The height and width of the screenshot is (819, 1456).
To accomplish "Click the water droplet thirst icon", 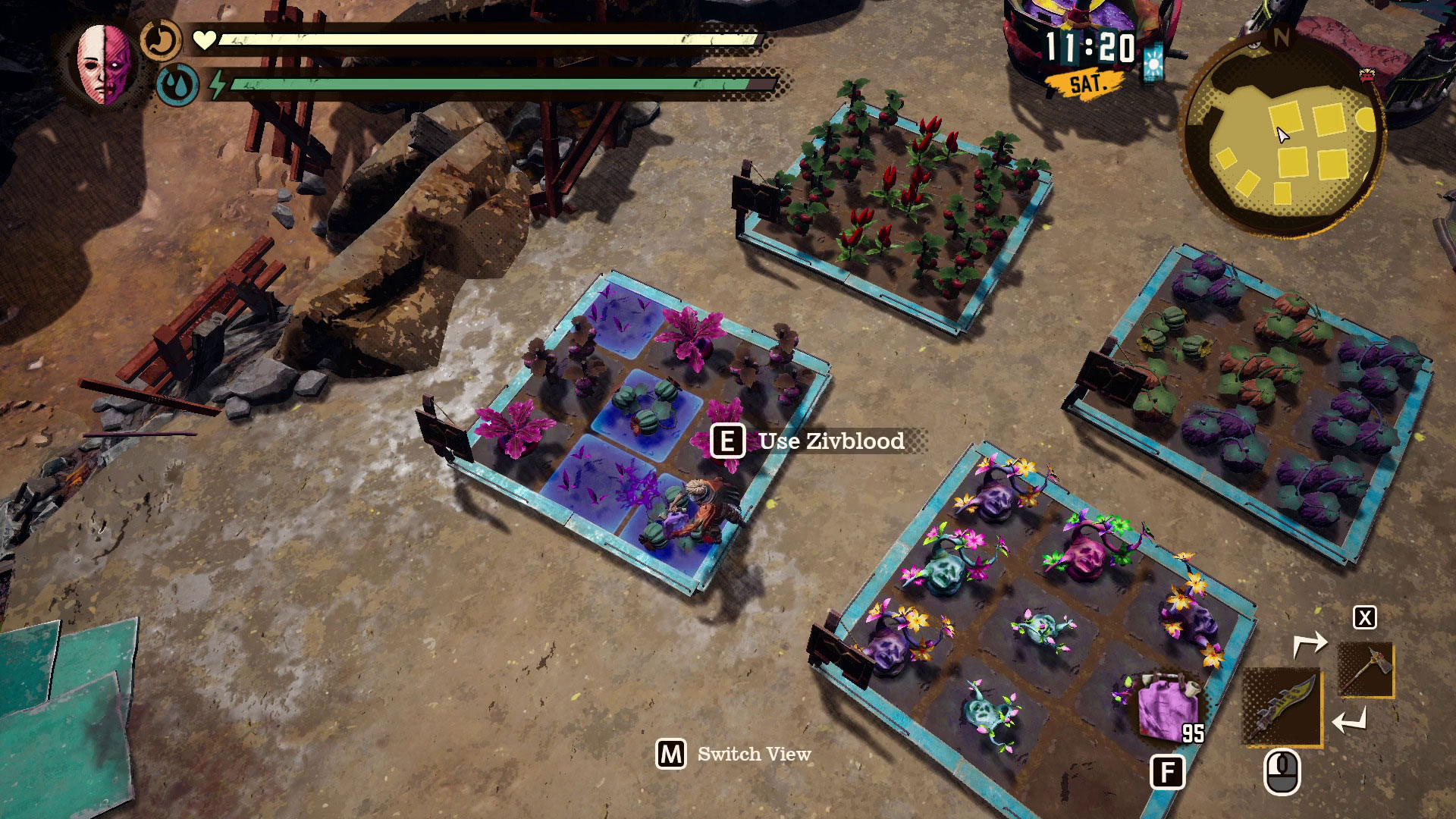I will [x=177, y=84].
